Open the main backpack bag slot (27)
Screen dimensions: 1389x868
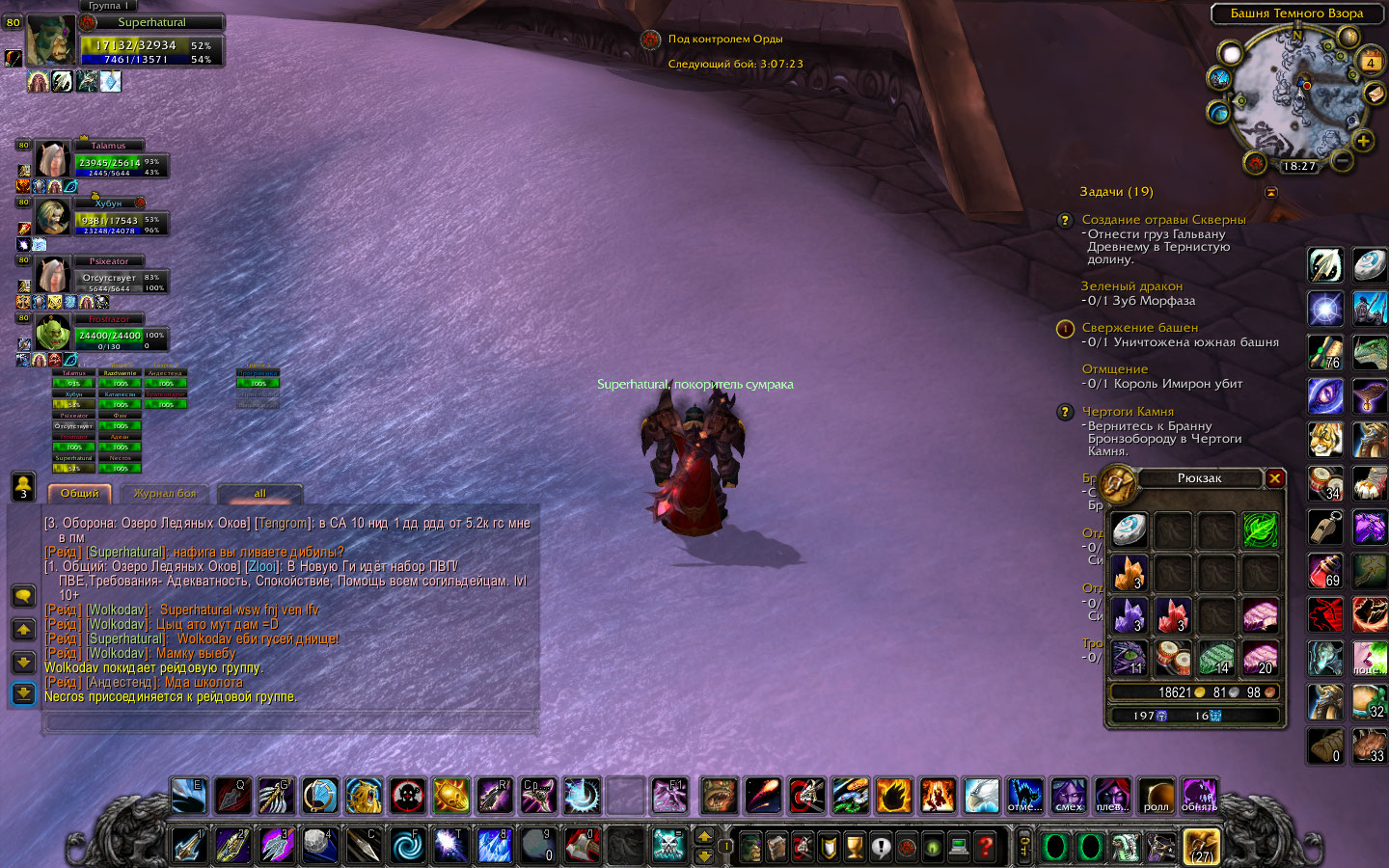coord(1201,847)
